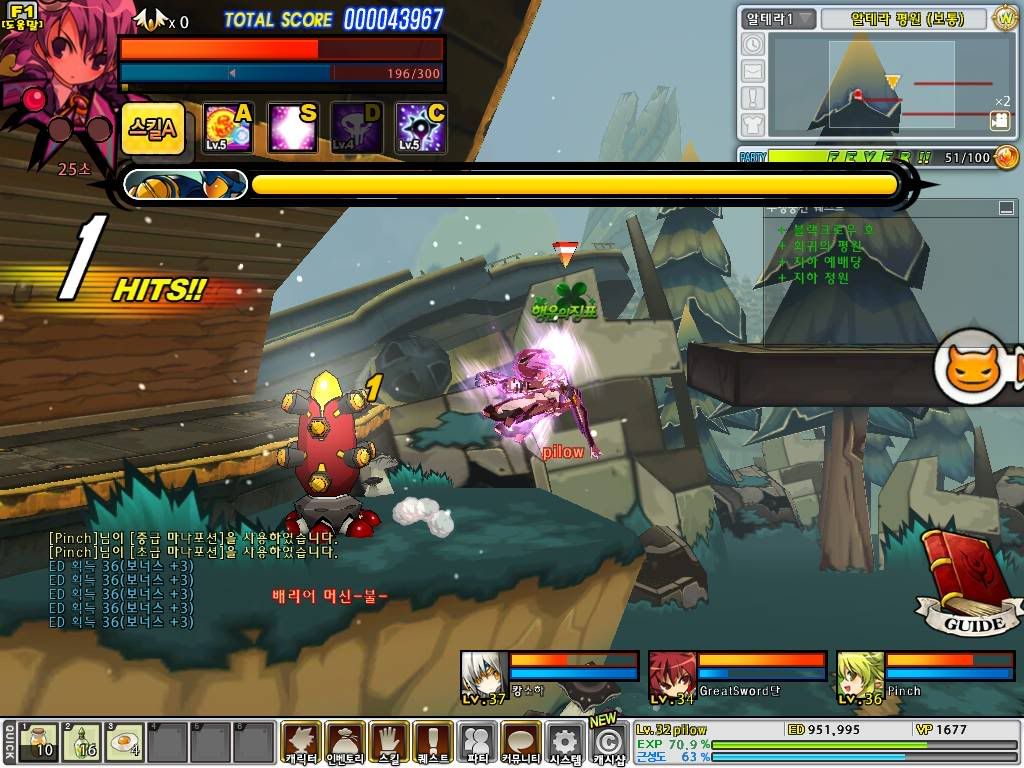Open the red GUIDE book

(962, 583)
